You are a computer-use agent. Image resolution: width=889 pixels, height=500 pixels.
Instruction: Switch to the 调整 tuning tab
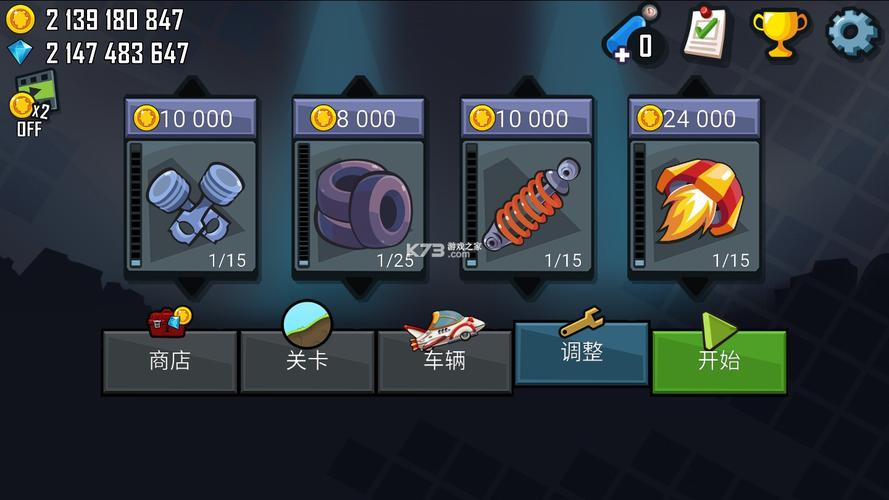(x=581, y=352)
